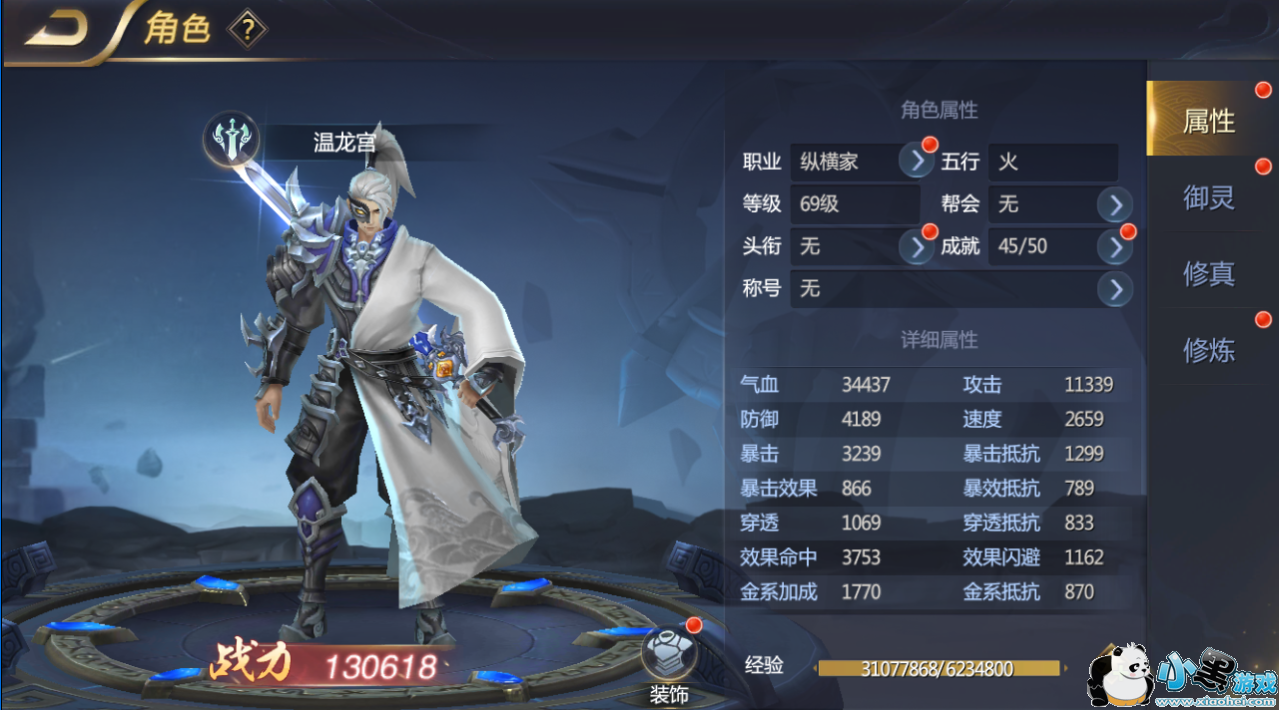Open the 御灵 tab
This screenshot has width=1279, height=710.
pyautogui.click(x=1209, y=197)
